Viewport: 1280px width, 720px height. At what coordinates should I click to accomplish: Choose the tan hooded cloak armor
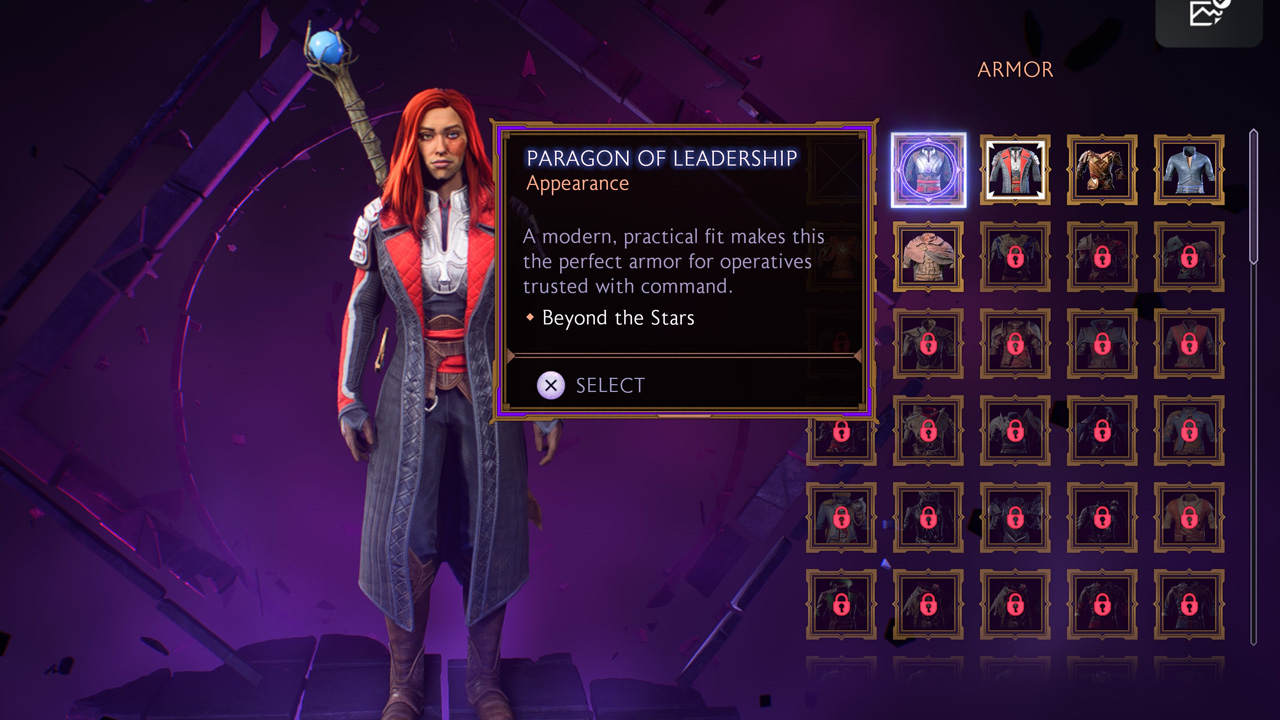tap(928, 257)
